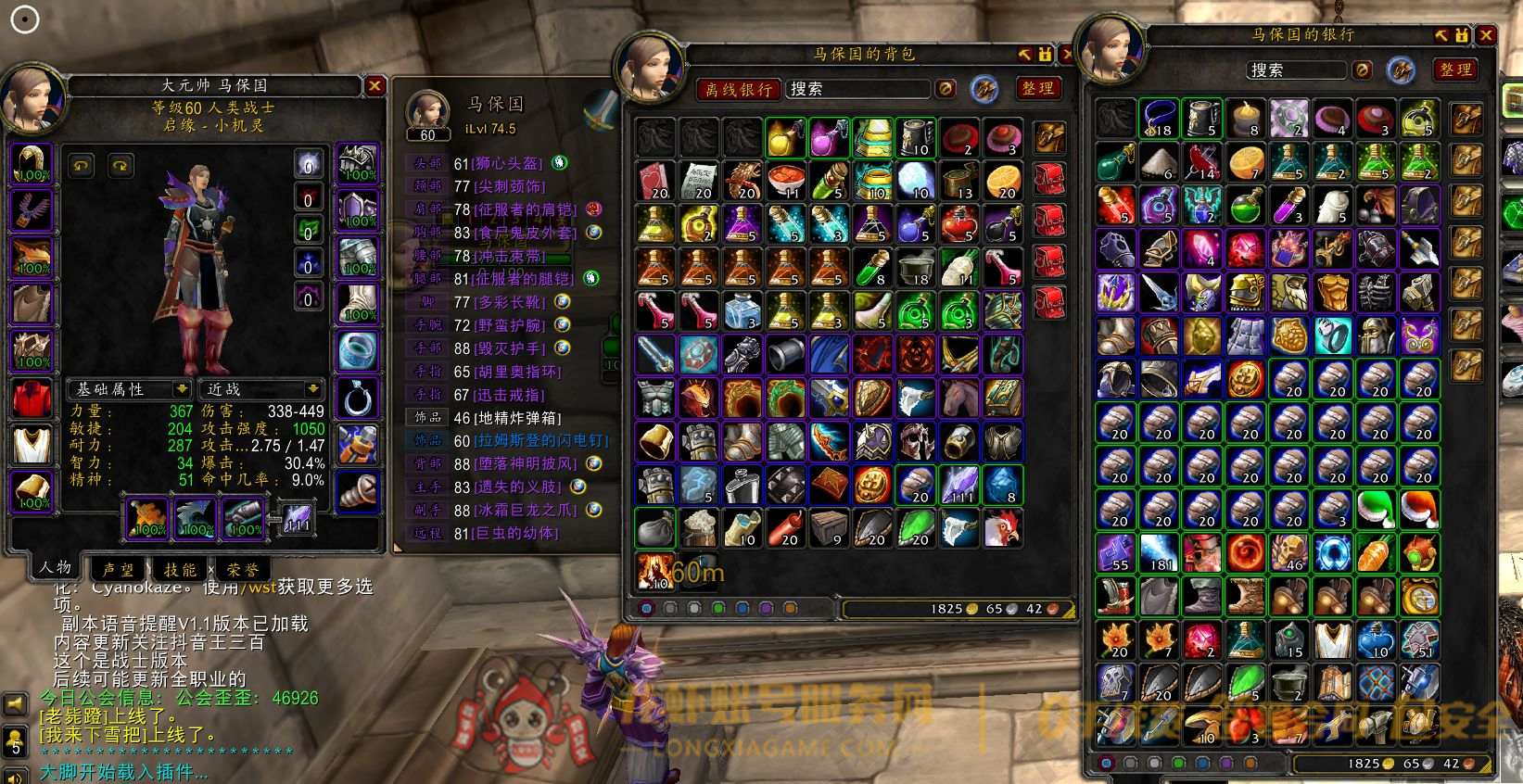The image size is (1523, 784).
Task: Click the 离线银行 offline bank button
Action: coord(738,89)
